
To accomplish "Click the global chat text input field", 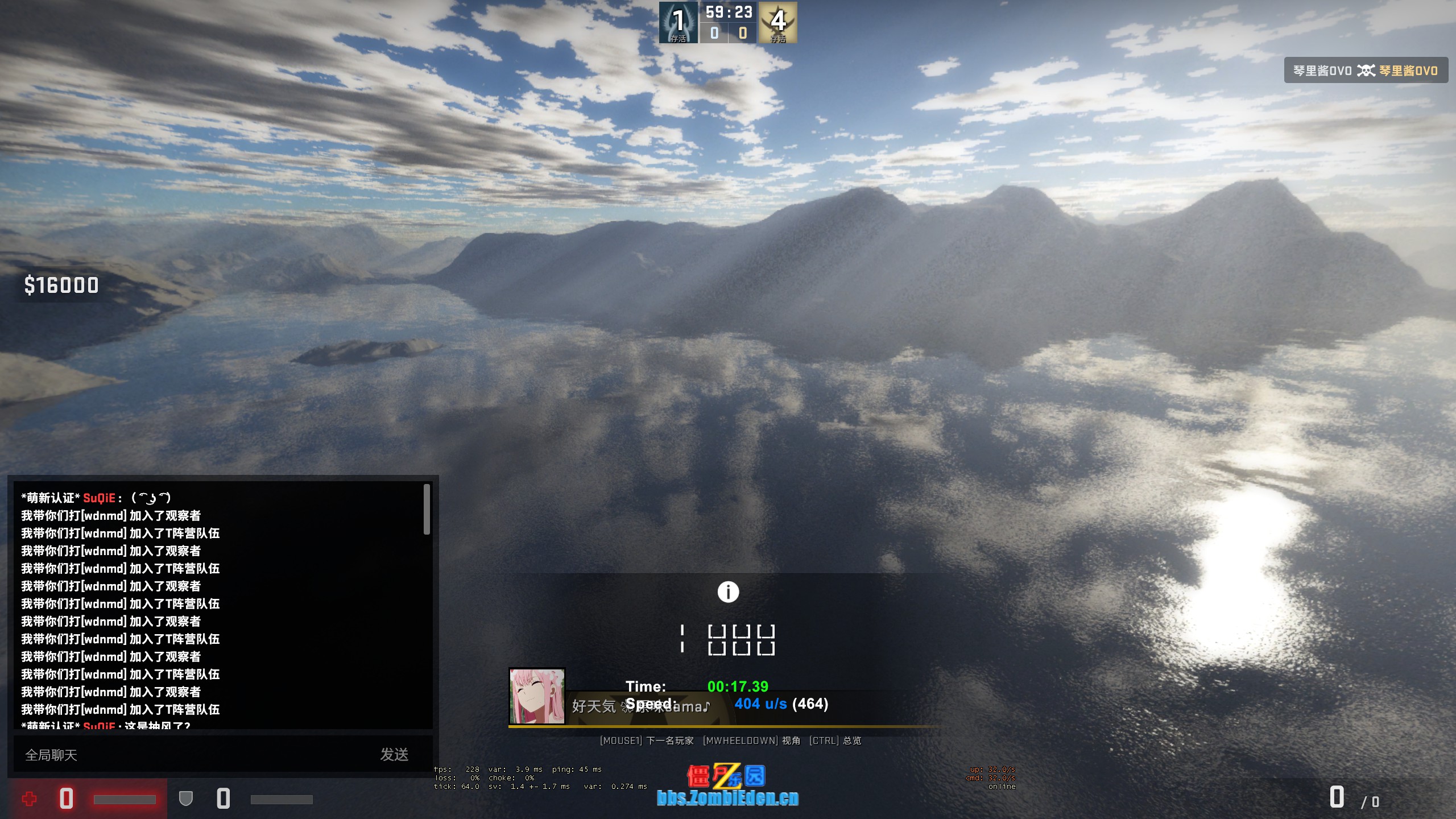I will click(x=193, y=755).
